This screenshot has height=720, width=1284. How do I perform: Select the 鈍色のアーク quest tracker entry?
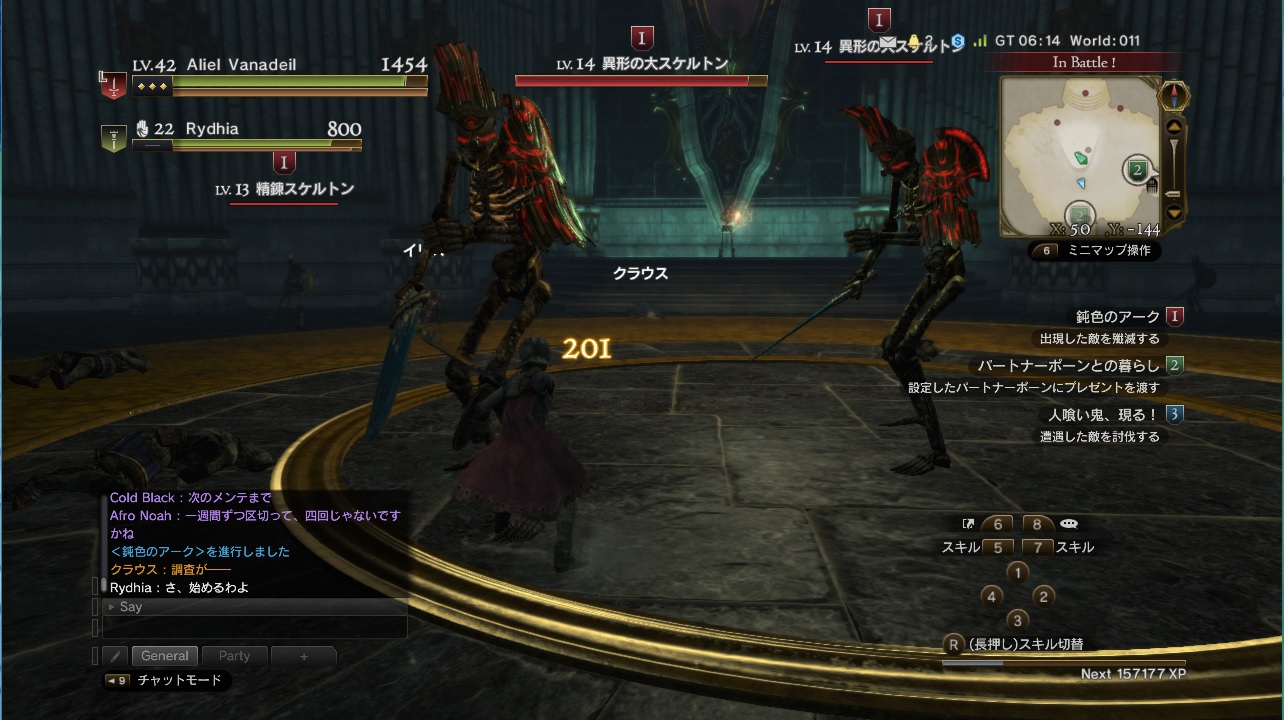pyautogui.click(x=1117, y=317)
